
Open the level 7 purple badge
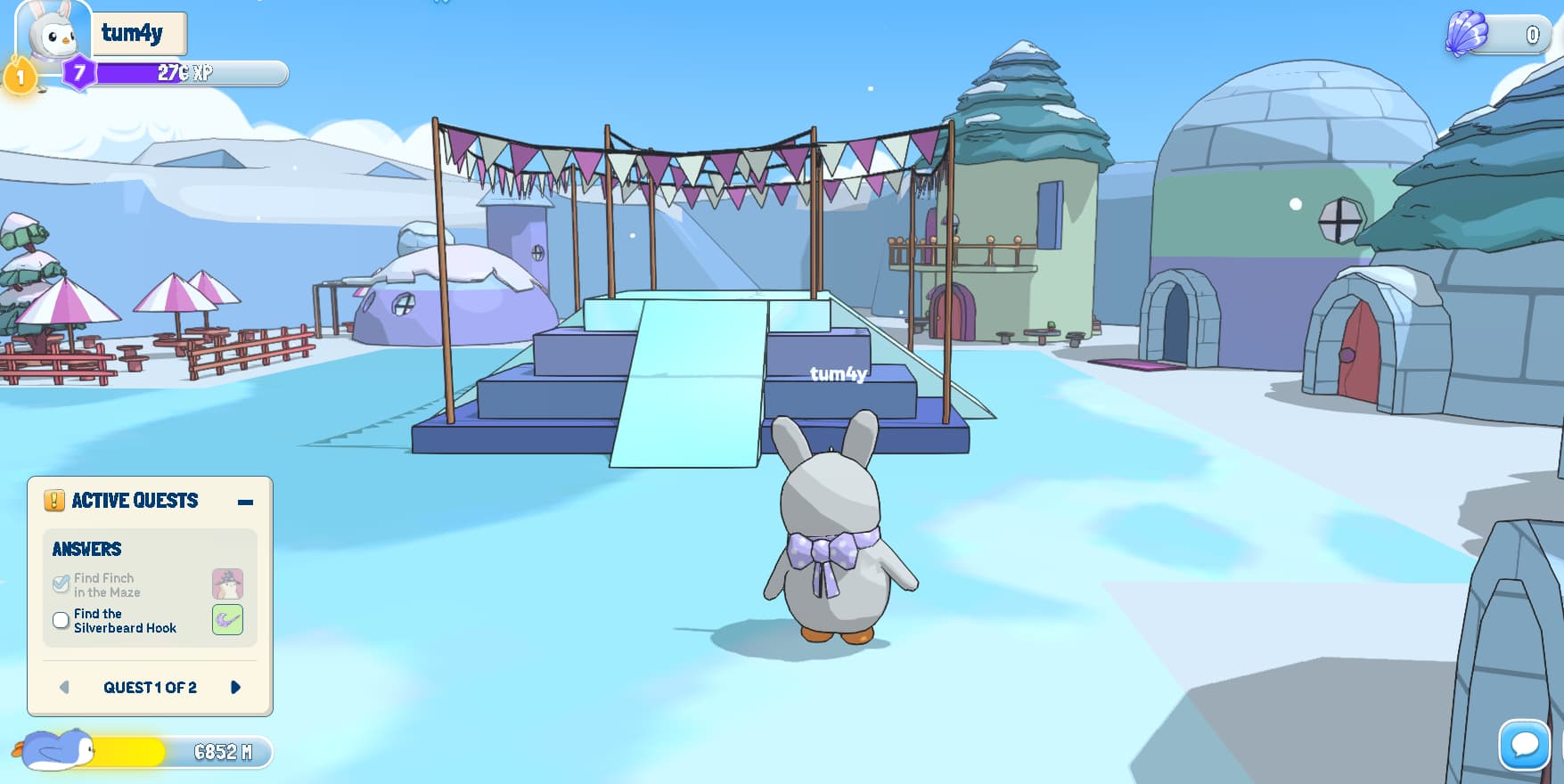[x=79, y=72]
